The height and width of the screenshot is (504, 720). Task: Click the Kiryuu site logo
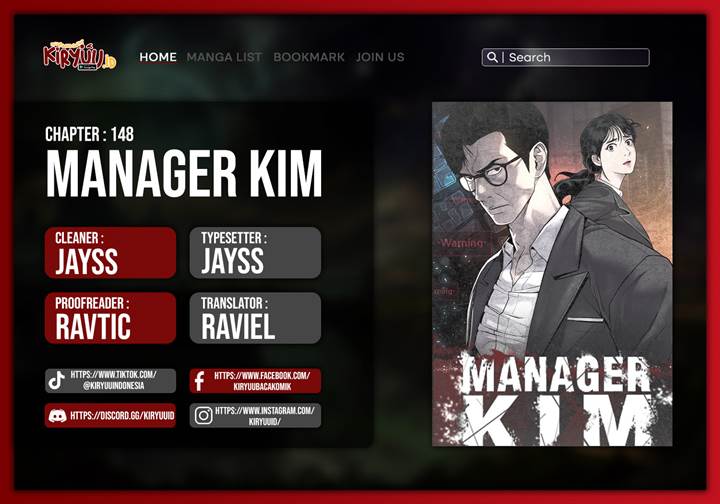pos(79,55)
